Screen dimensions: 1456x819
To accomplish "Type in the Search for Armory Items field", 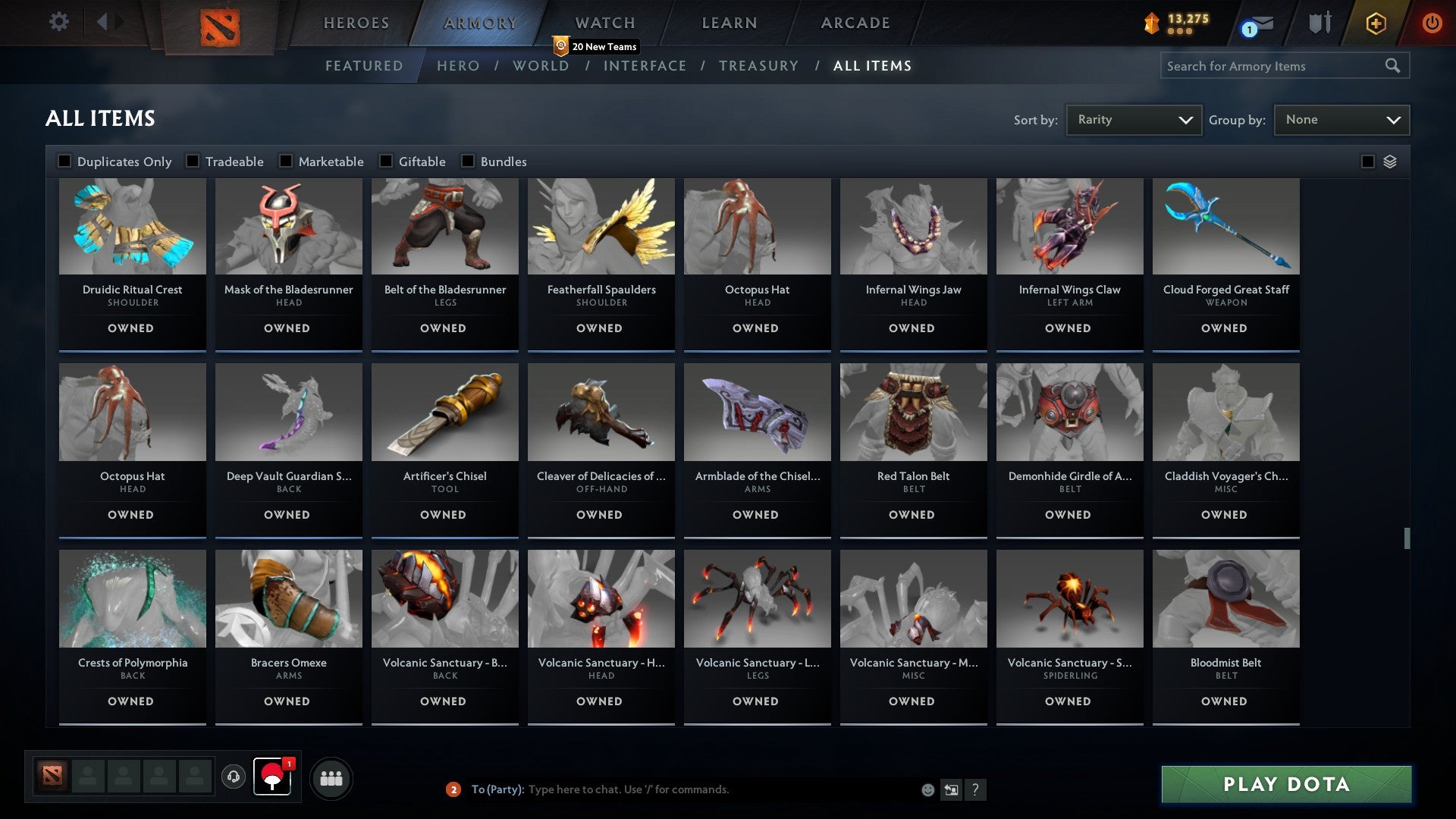I will click(1274, 66).
